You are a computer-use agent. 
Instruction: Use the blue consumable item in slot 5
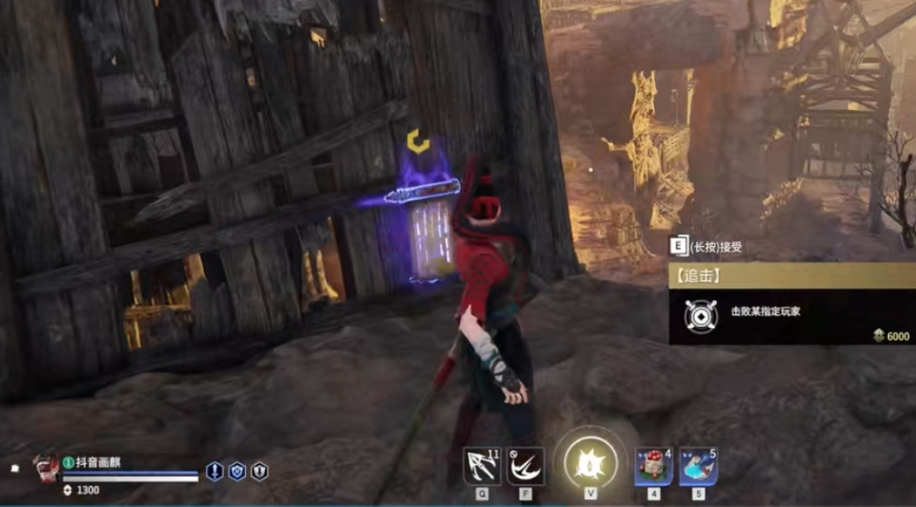click(x=698, y=465)
